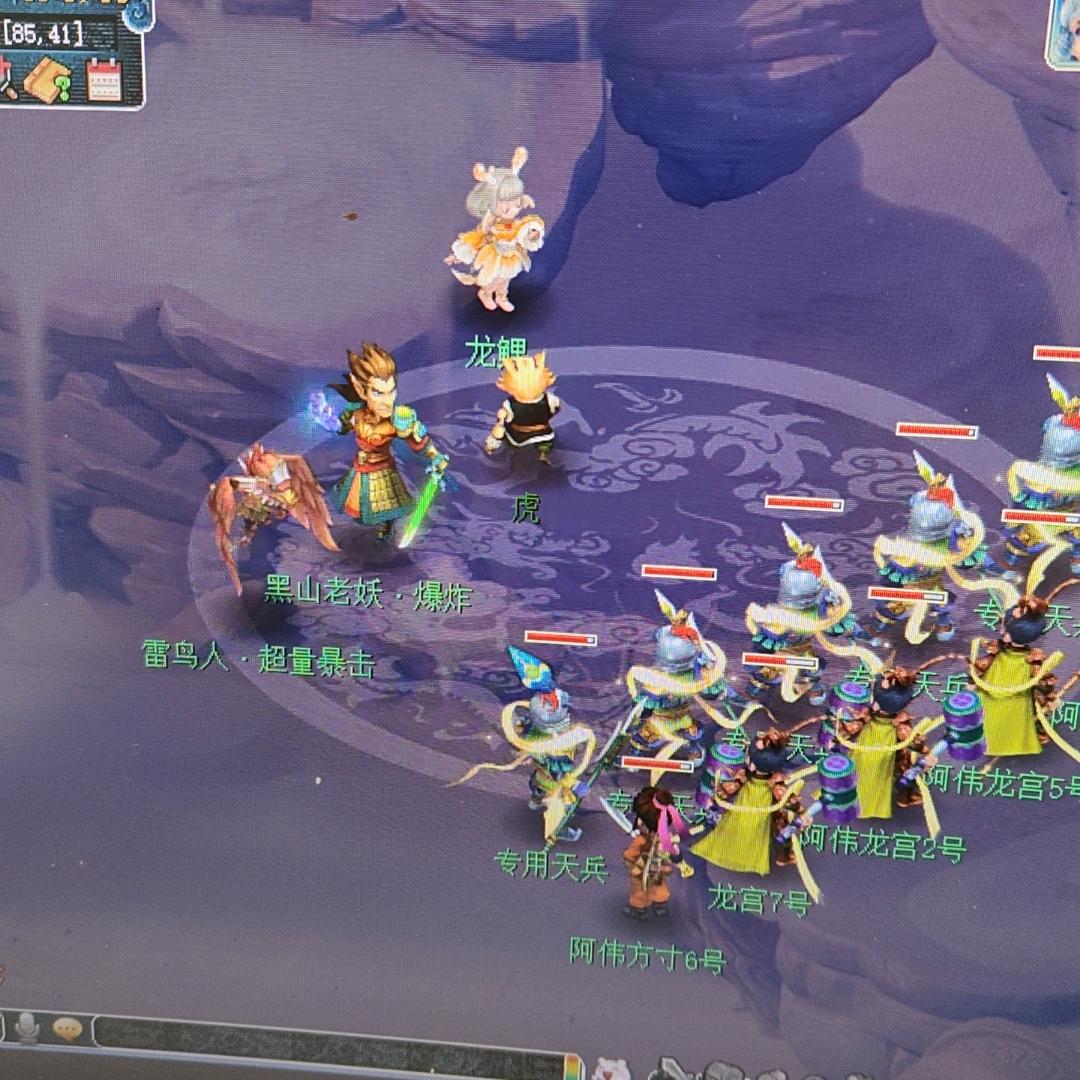This screenshot has height=1080, width=1080.
Task: Open the rainbow color picker beside chat box
Action: [573, 1068]
